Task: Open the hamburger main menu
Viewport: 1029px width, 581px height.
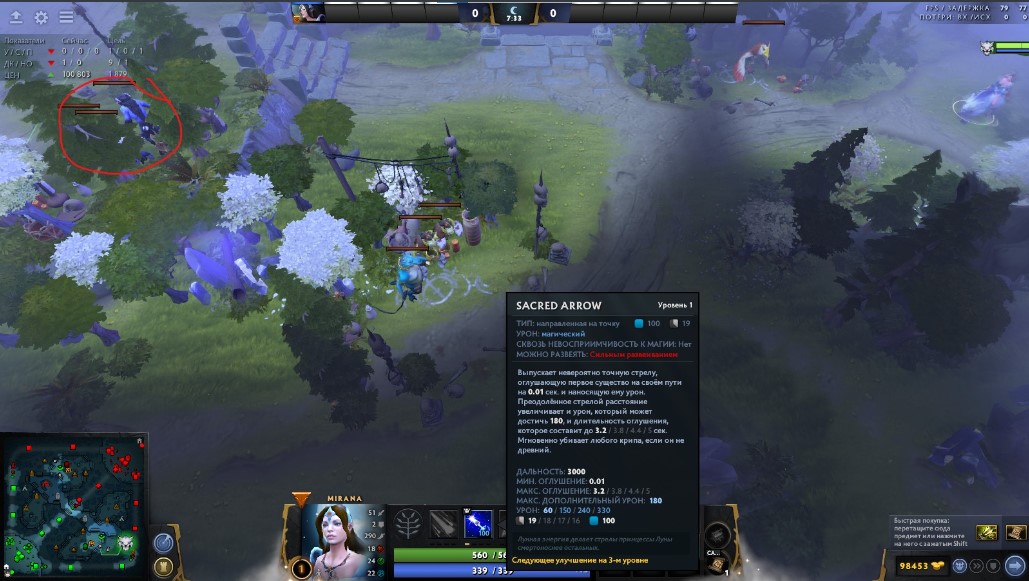Action: (66, 17)
